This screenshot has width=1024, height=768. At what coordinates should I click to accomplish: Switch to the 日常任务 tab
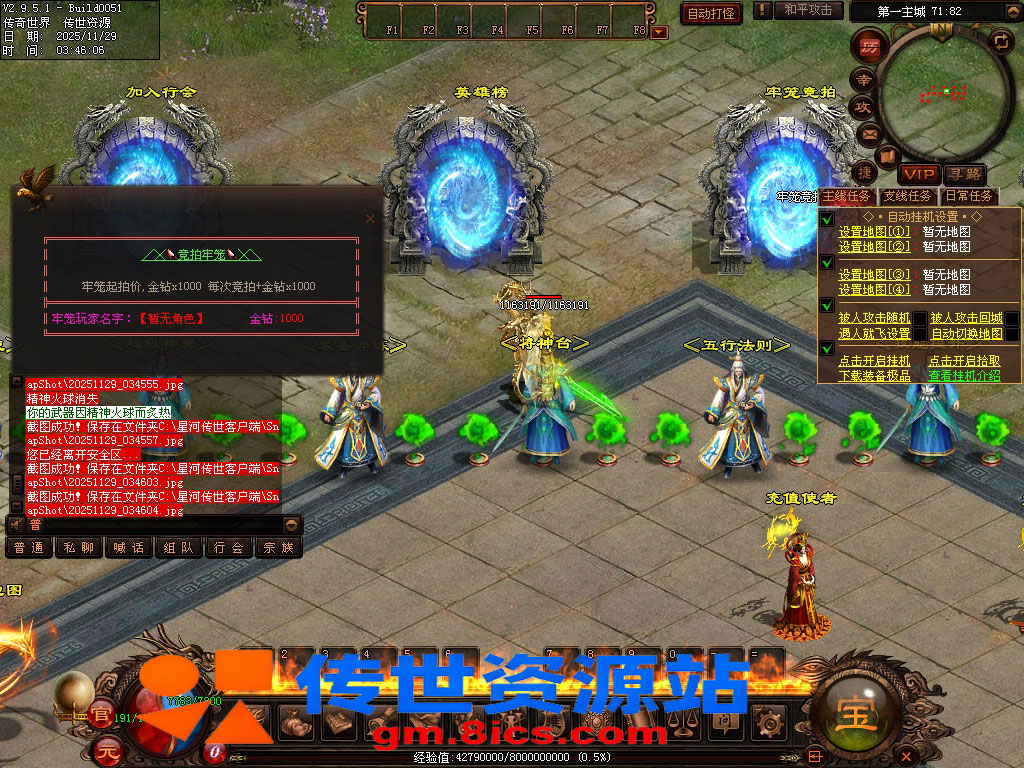click(x=968, y=197)
